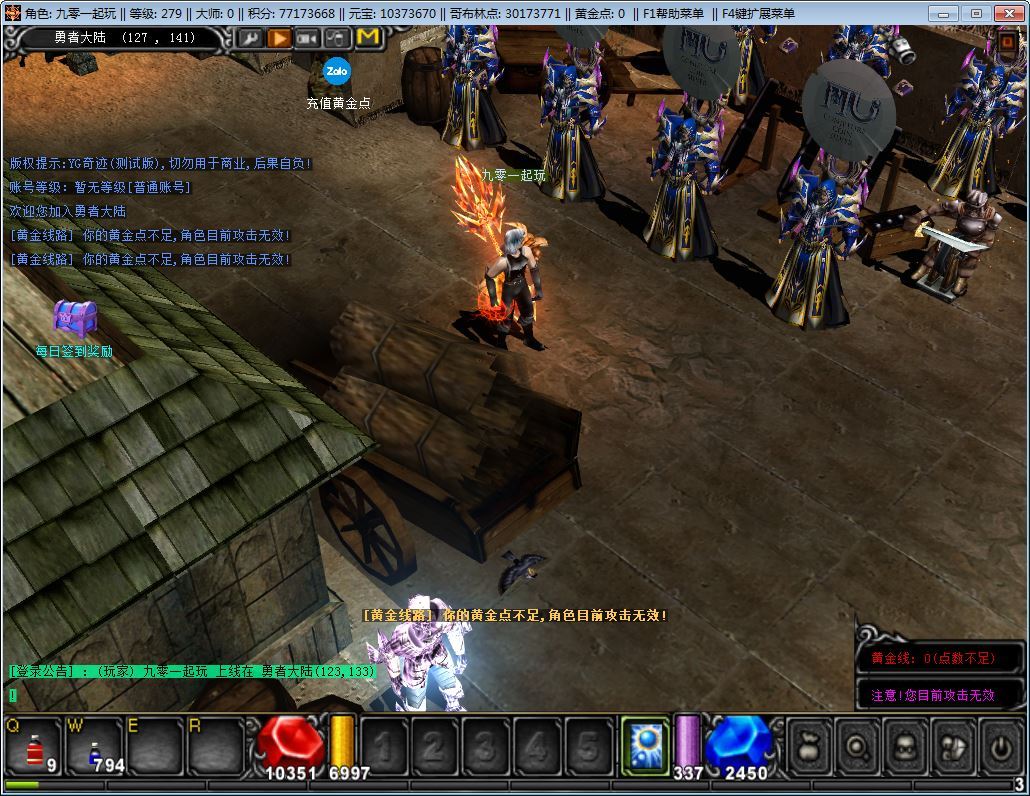Open the Zalo gold point recharge icon
Viewport: 1030px width, 796px height.
[337, 72]
